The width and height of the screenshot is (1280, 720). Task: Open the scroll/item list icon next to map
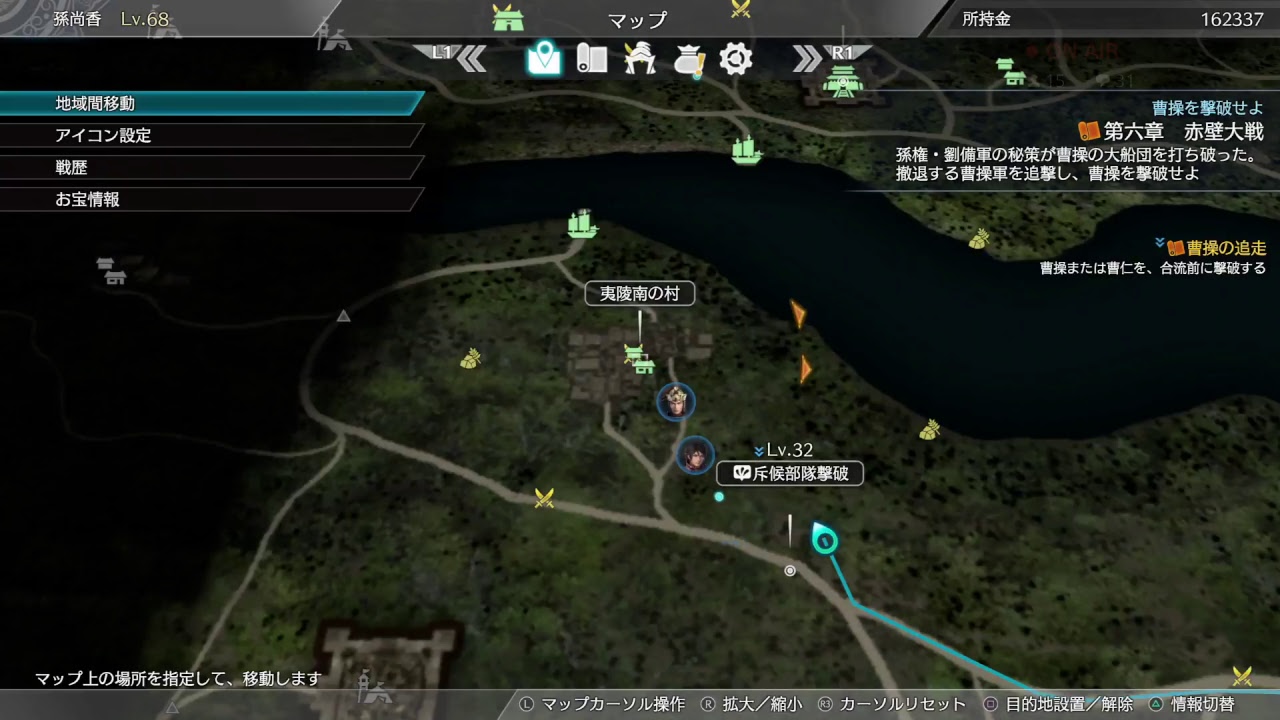click(591, 58)
